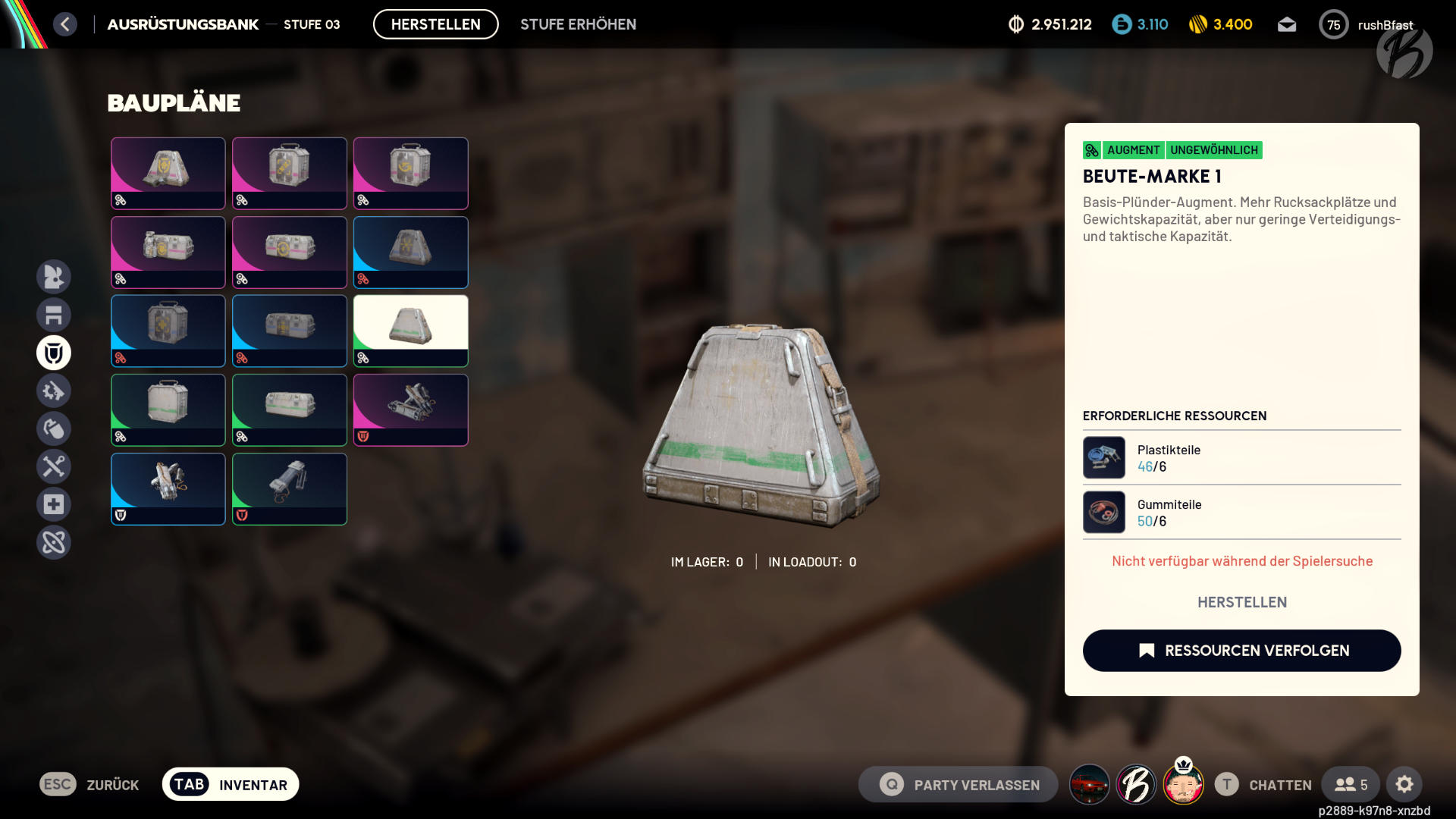Select the white highlighted Beute-Marke blueprint

[410, 330]
